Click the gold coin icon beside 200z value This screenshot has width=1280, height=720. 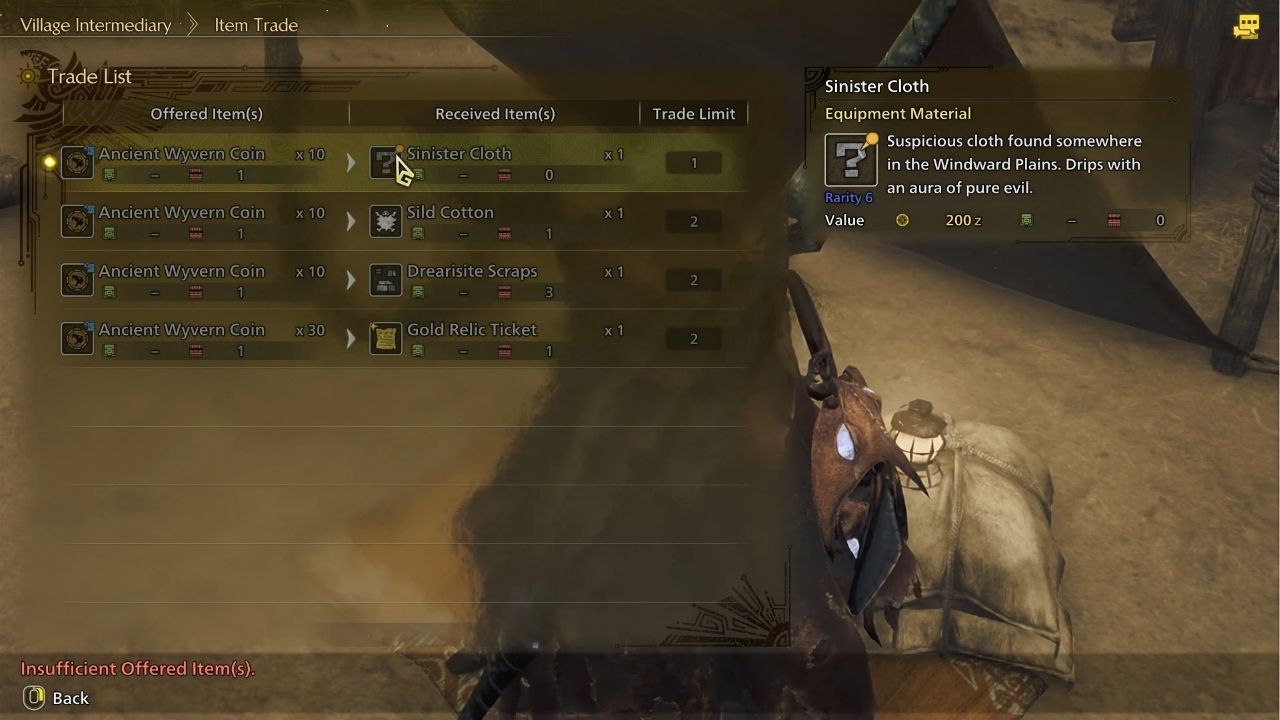pos(902,220)
